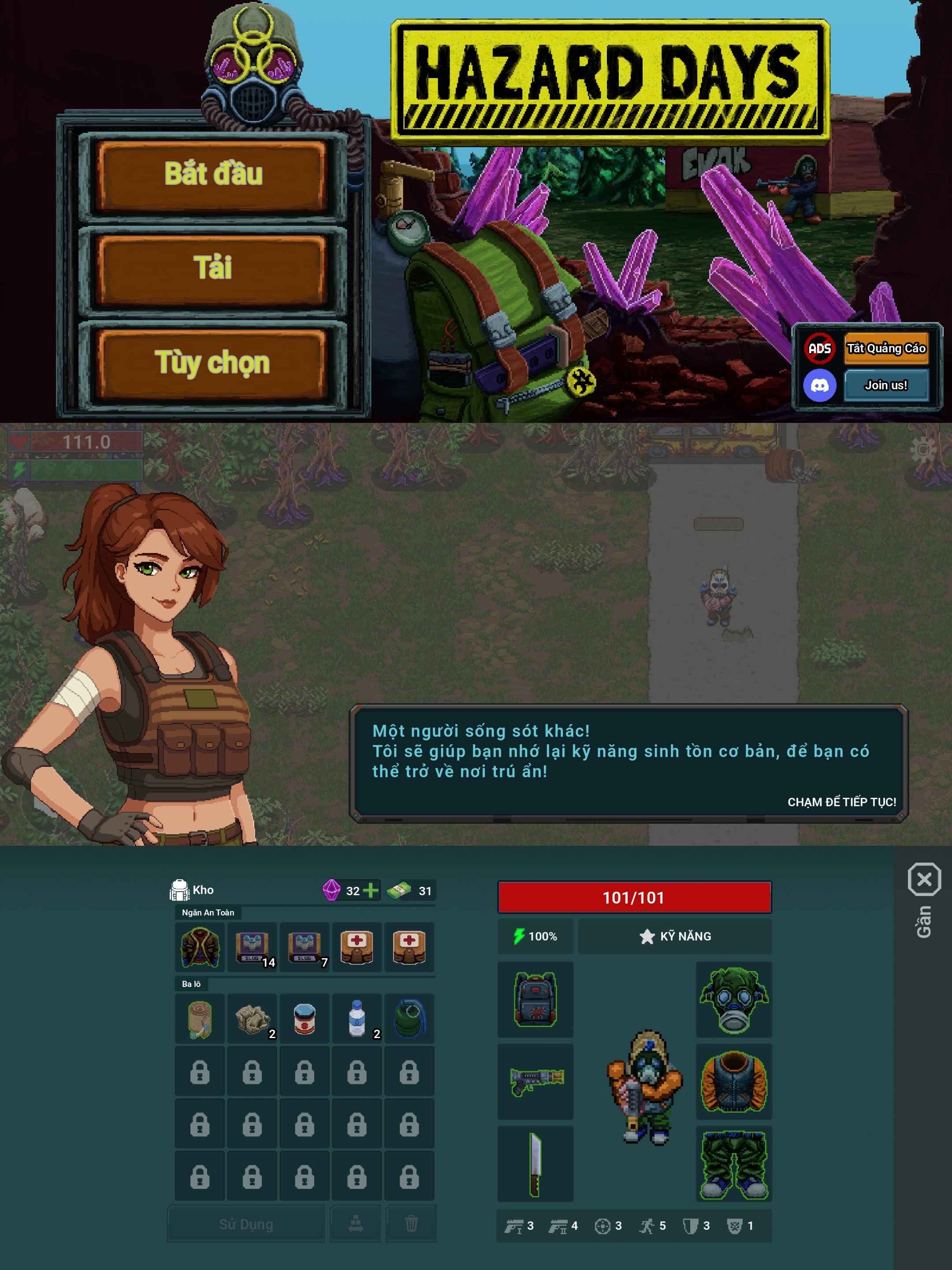The width and height of the screenshot is (952, 1270).
Task: Select the water bottle item
Action: tap(357, 1019)
